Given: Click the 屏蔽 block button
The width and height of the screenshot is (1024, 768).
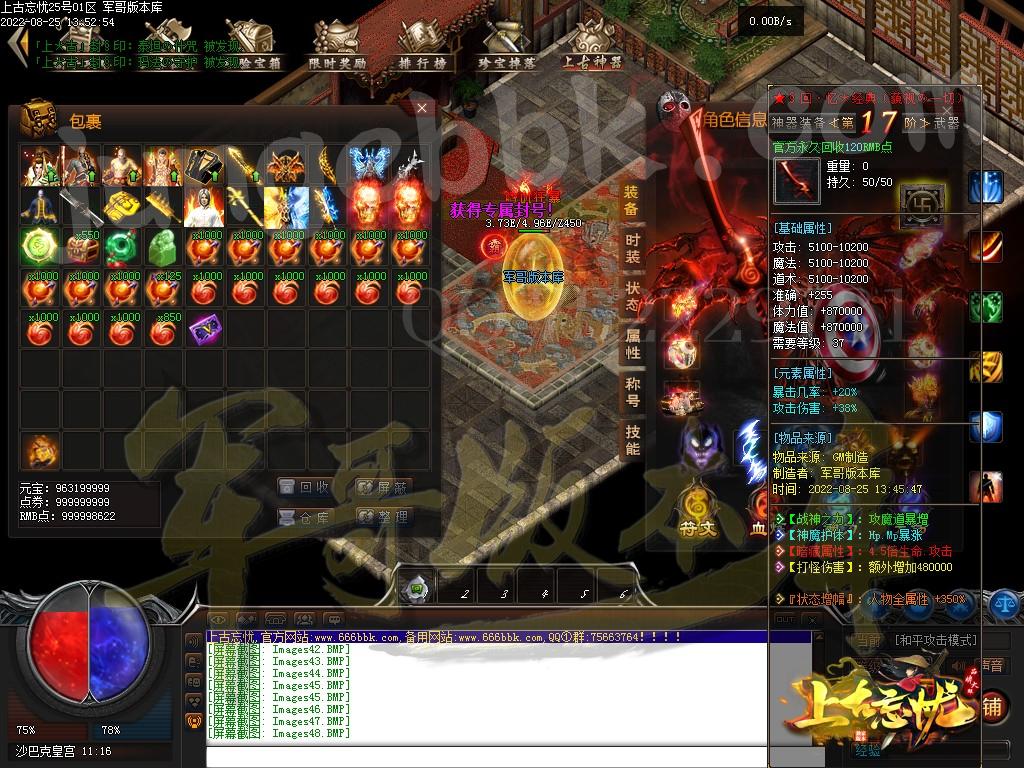Looking at the screenshot, I should [384, 488].
